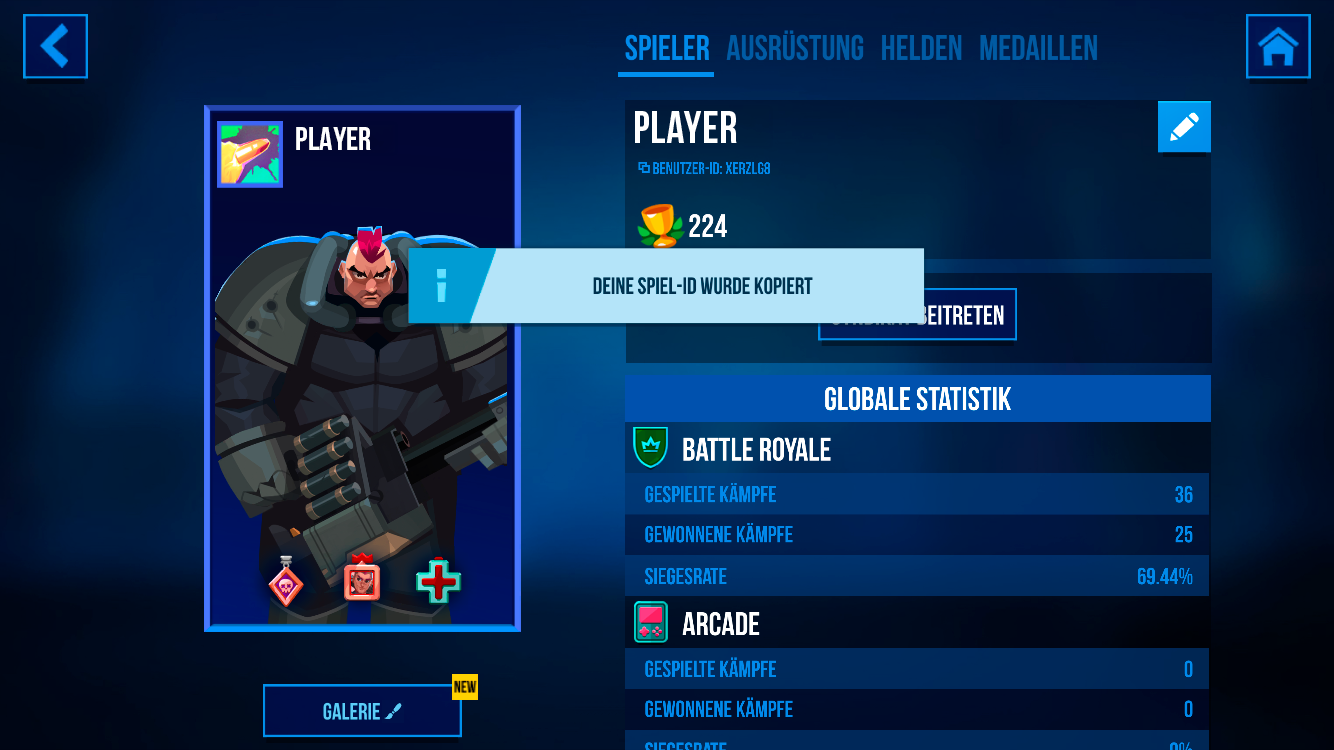The image size is (1334, 750).
Task: Edit the player name with the pencil button
Action: coord(1184,127)
